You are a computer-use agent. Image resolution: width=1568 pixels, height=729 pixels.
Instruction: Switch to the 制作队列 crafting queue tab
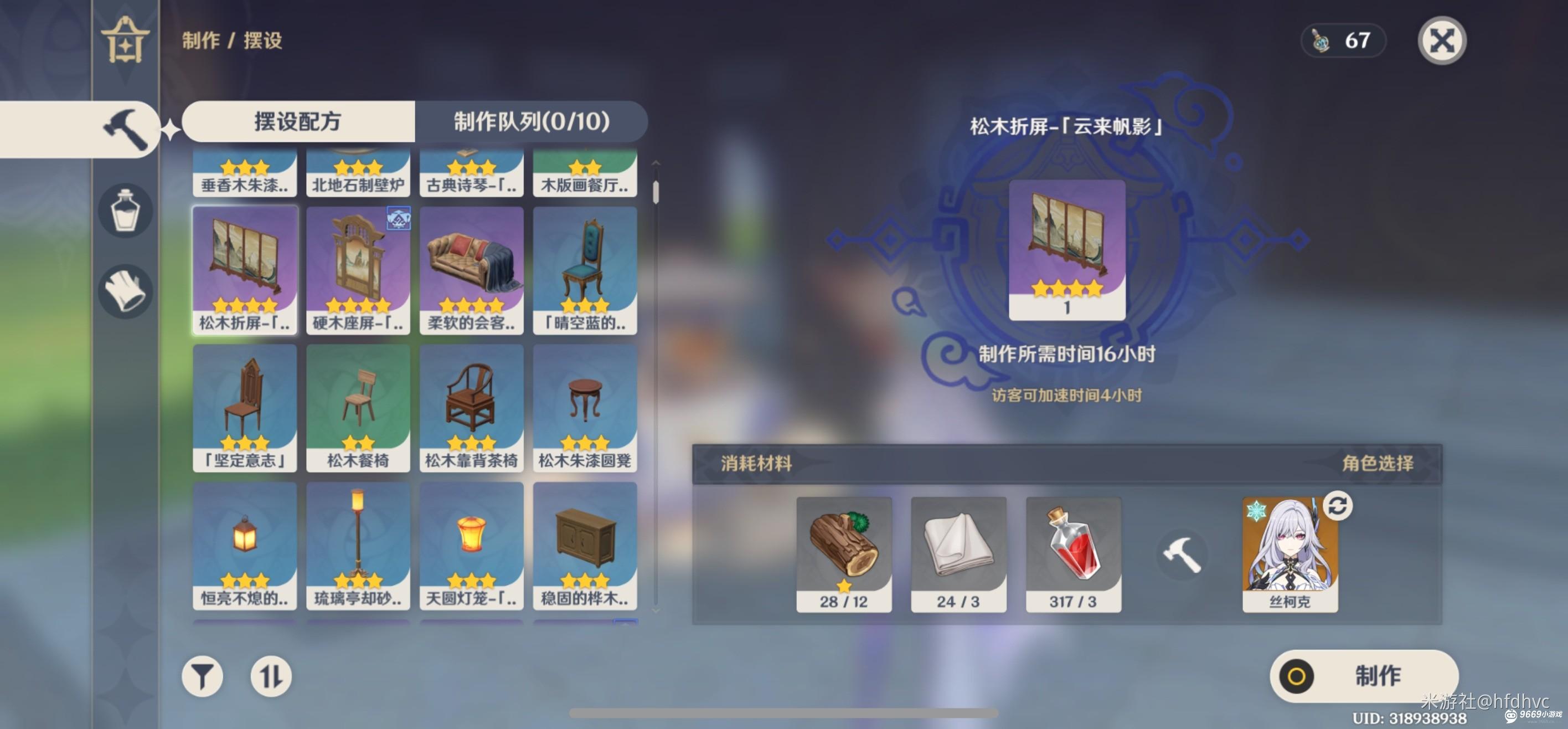tap(531, 121)
